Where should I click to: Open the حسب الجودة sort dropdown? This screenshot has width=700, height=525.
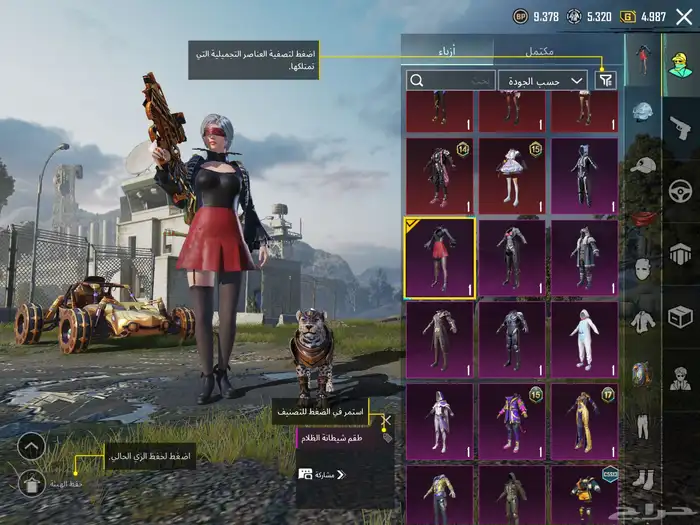(546, 80)
